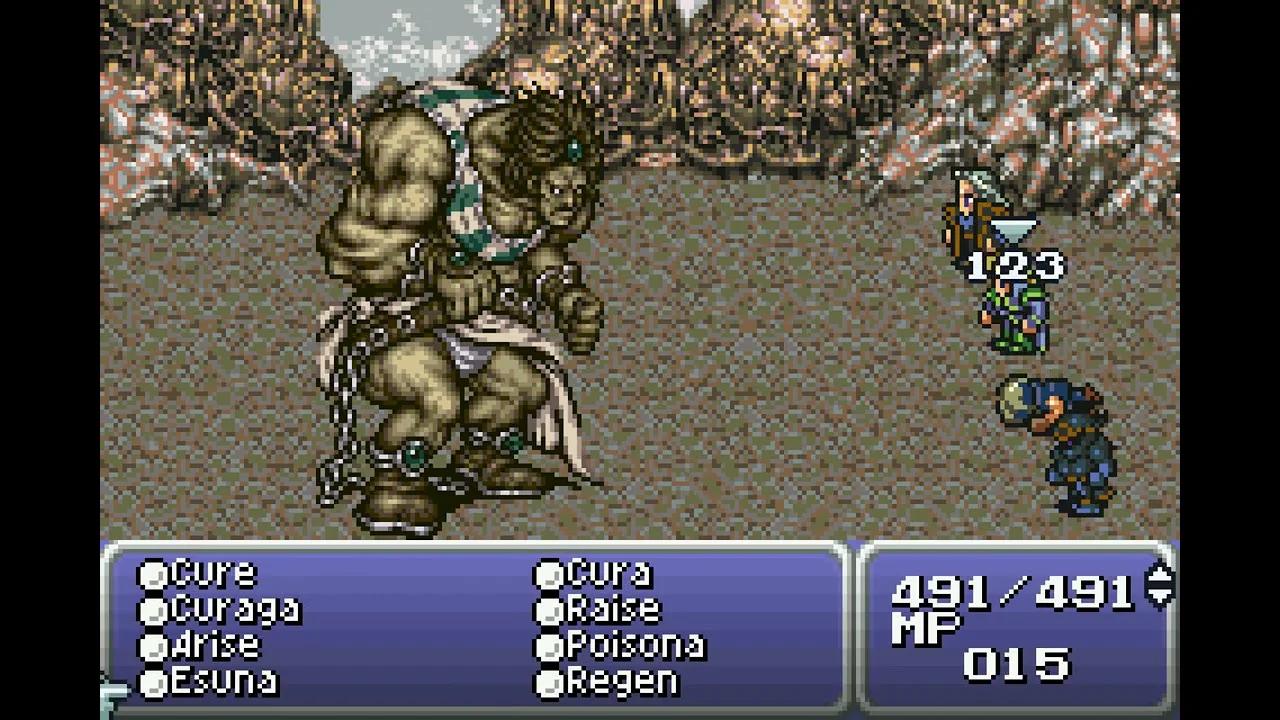Click the orb icon beside Cure
The width and height of the screenshot is (1280, 720).
click(152, 572)
